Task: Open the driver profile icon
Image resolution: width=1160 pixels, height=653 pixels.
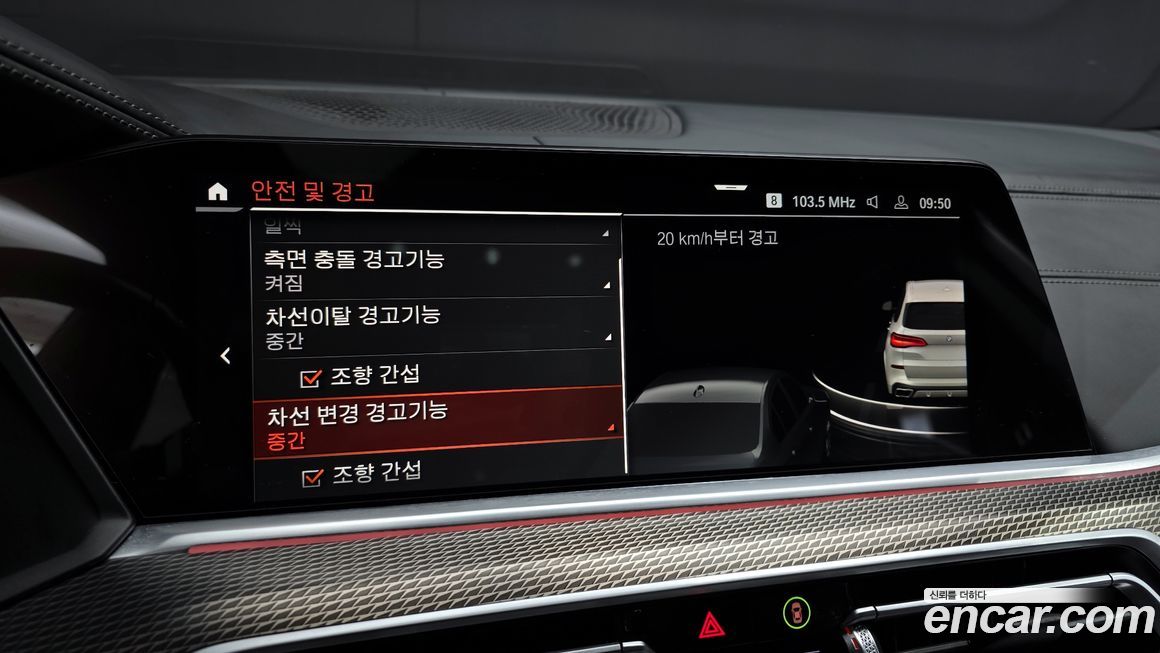Action: pos(901,203)
